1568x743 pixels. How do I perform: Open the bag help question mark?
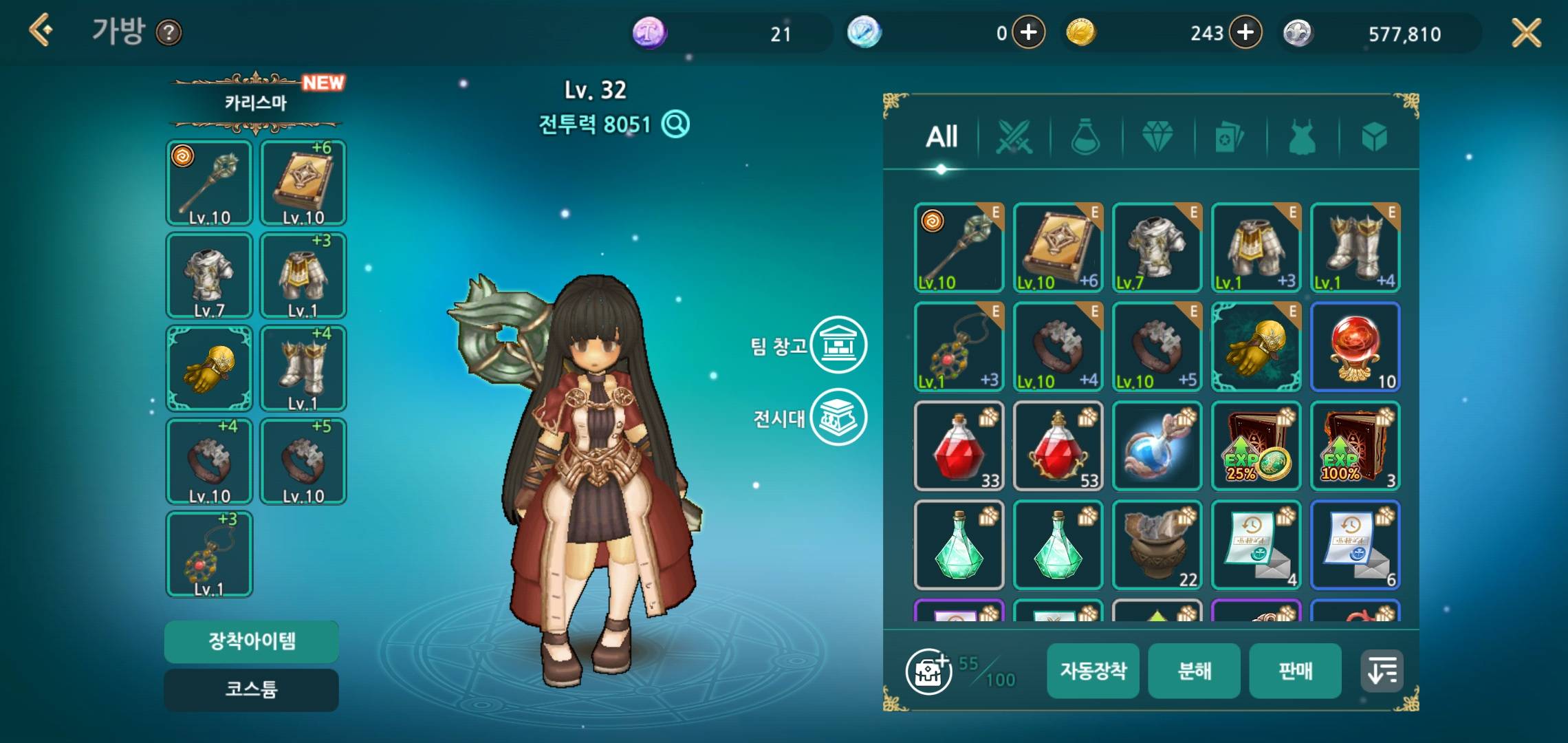(169, 32)
